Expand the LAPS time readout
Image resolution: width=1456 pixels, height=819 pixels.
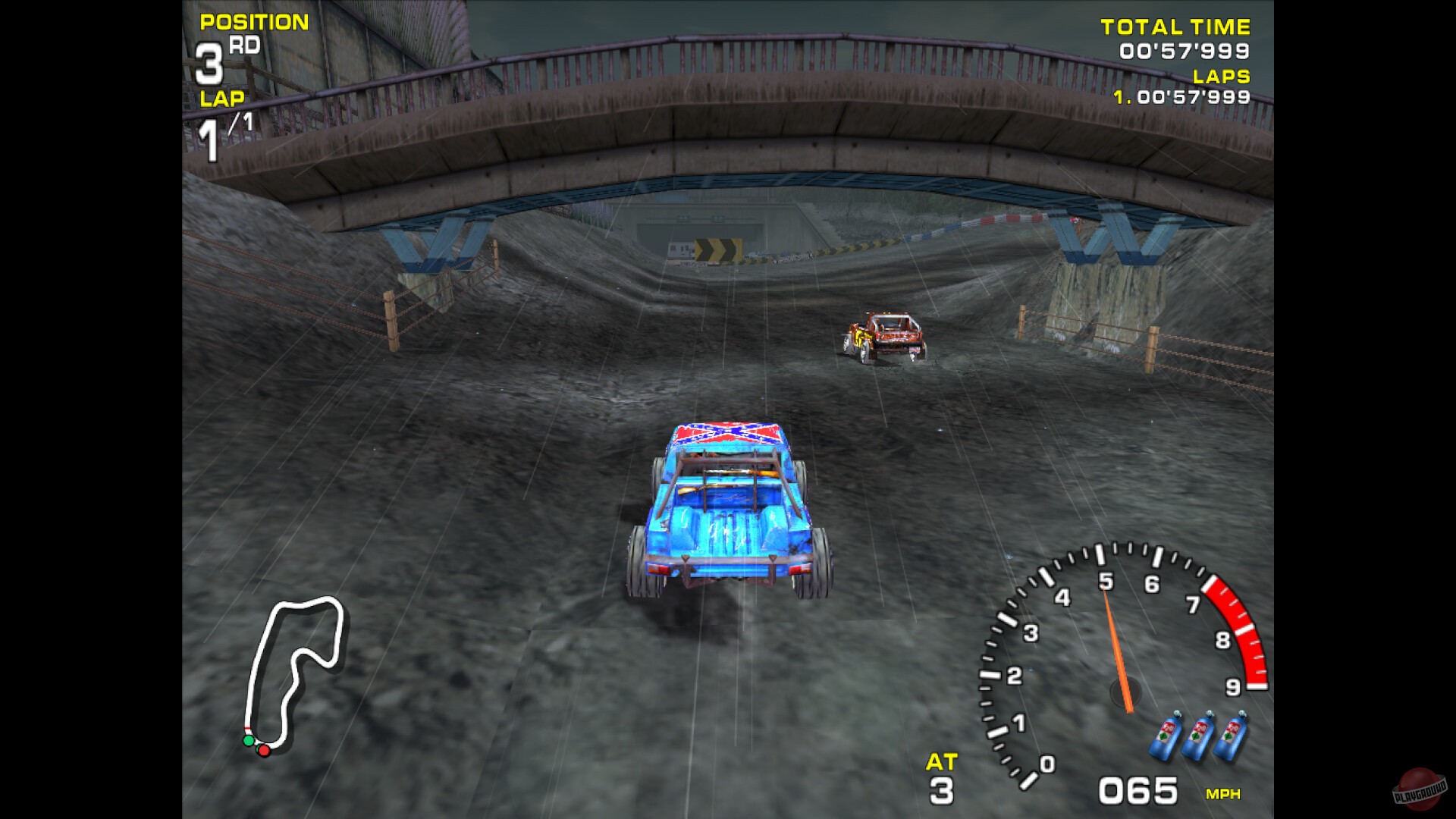[x=1180, y=97]
